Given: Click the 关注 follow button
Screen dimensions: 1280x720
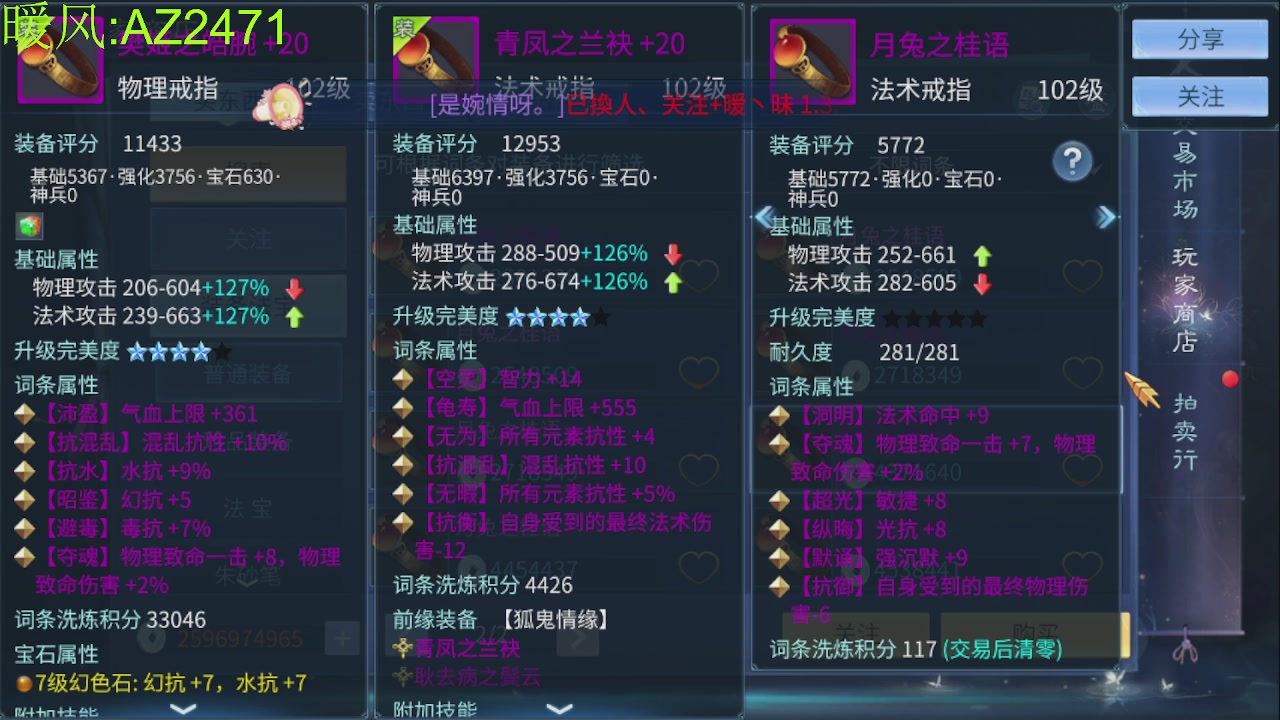Looking at the screenshot, I should (1198, 96).
